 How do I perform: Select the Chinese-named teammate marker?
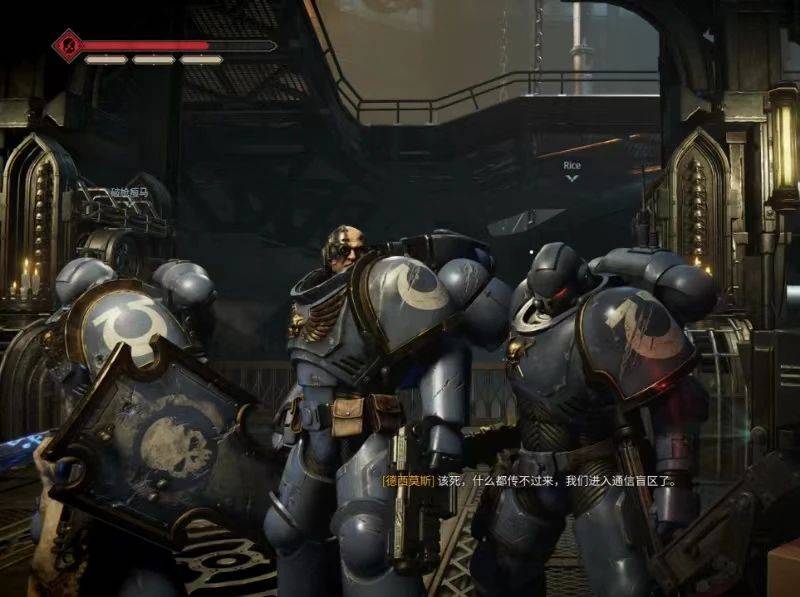pyautogui.click(x=128, y=191)
